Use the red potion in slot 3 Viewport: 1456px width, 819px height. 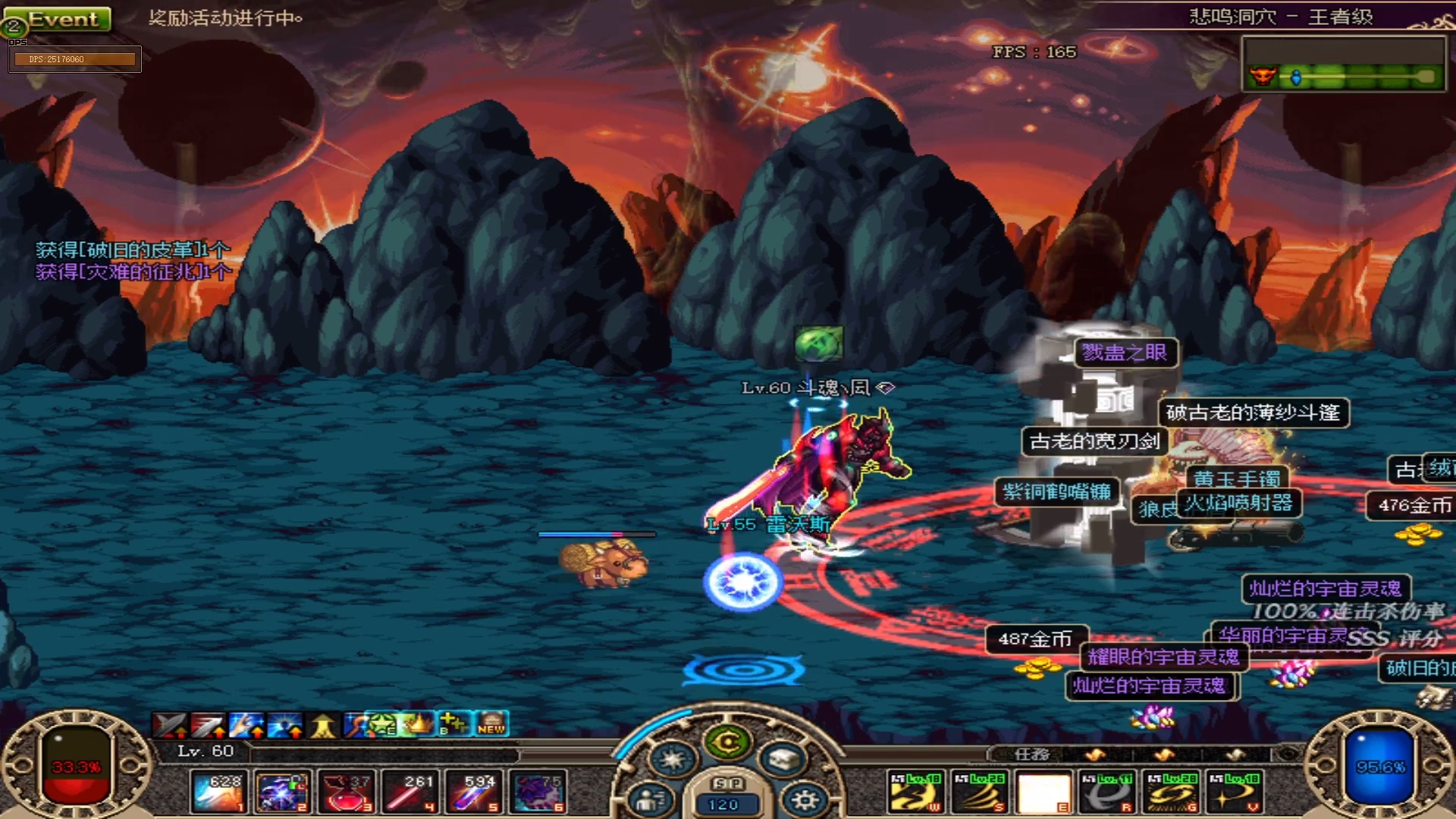[347, 792]
